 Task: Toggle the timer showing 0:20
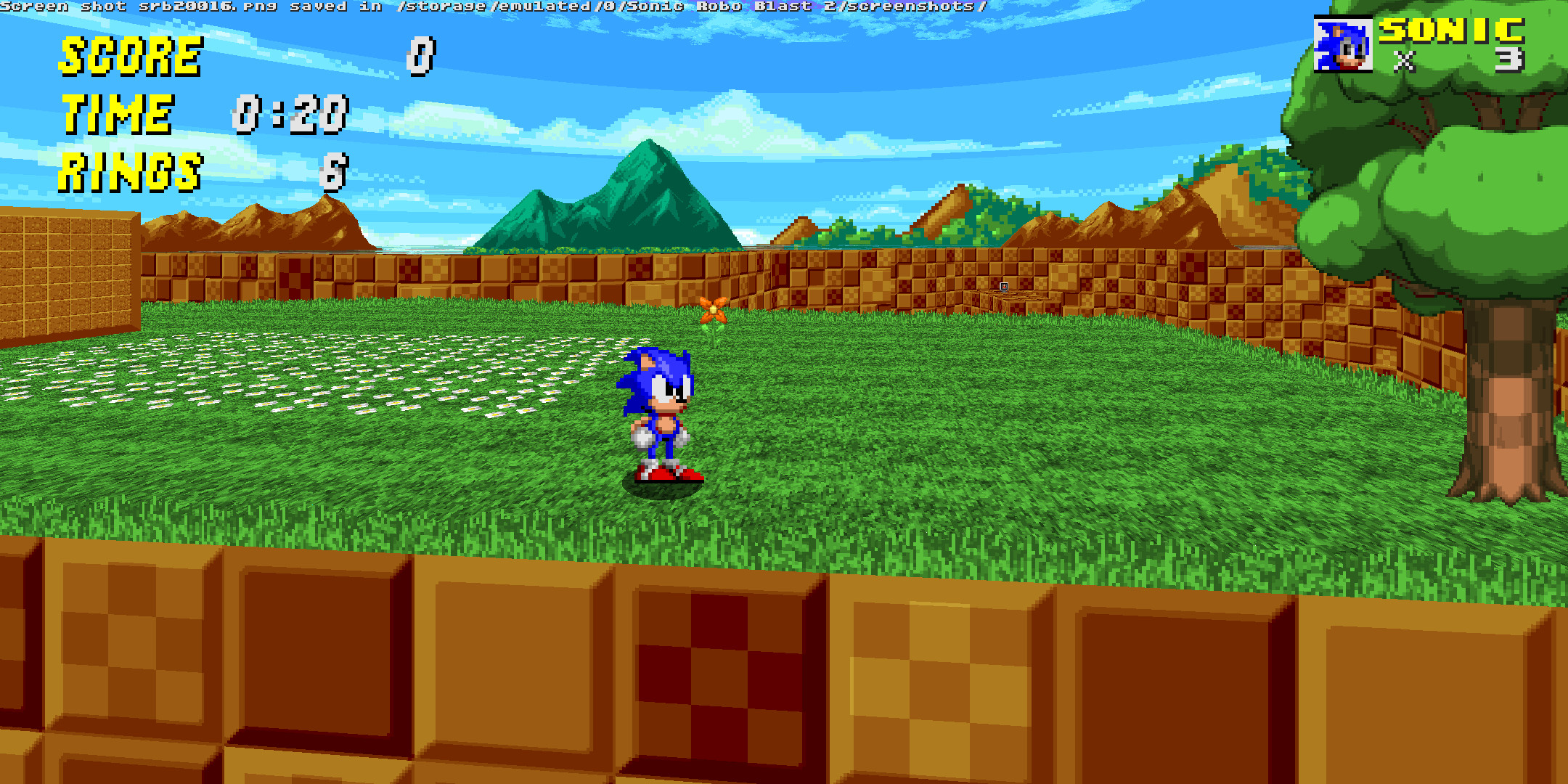(x=290, y=116)
